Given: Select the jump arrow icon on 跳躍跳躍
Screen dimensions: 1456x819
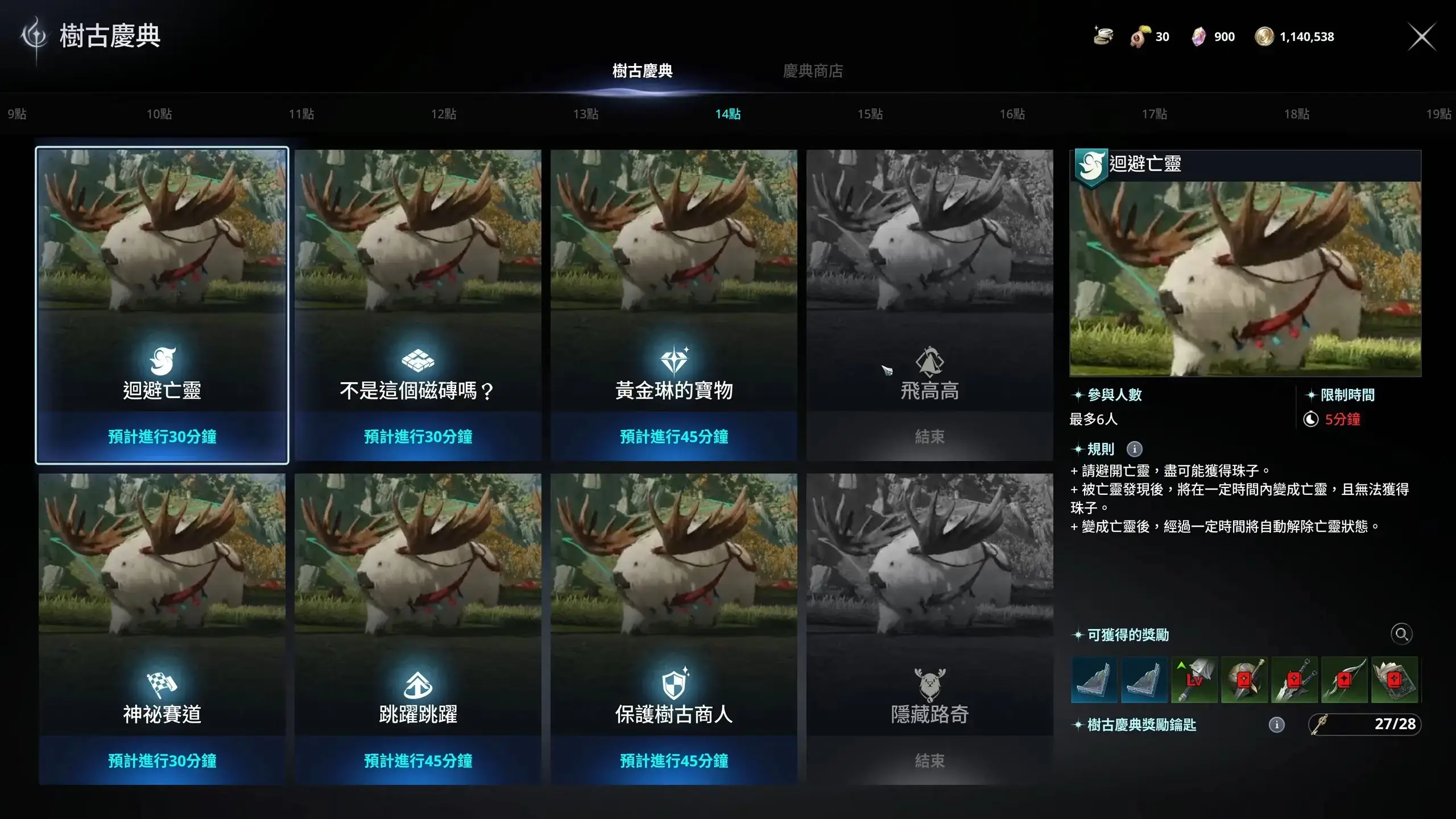Looking at the screenshot, I should coord(418,684).
